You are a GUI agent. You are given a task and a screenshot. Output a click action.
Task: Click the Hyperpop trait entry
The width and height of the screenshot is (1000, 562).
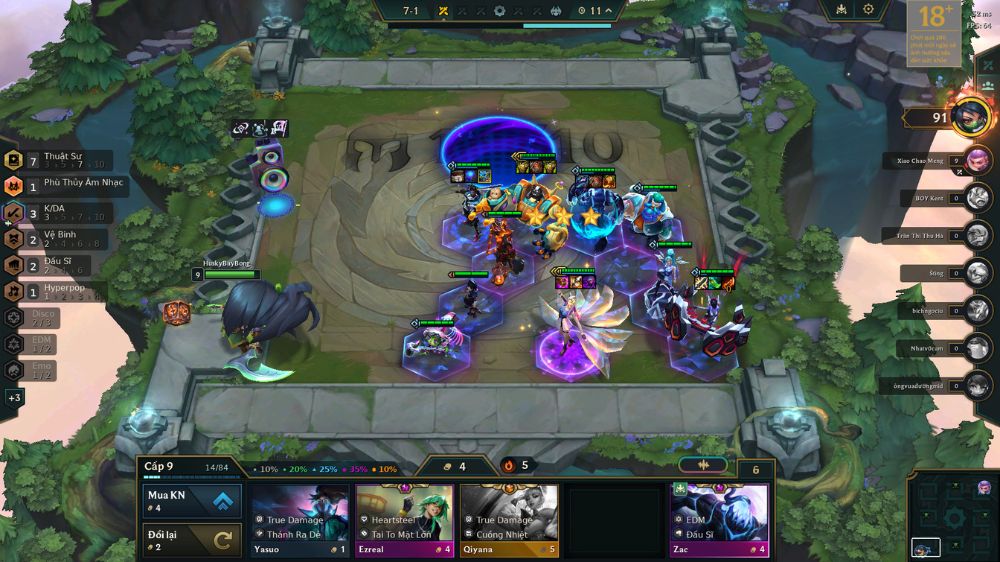click(58, 291)
